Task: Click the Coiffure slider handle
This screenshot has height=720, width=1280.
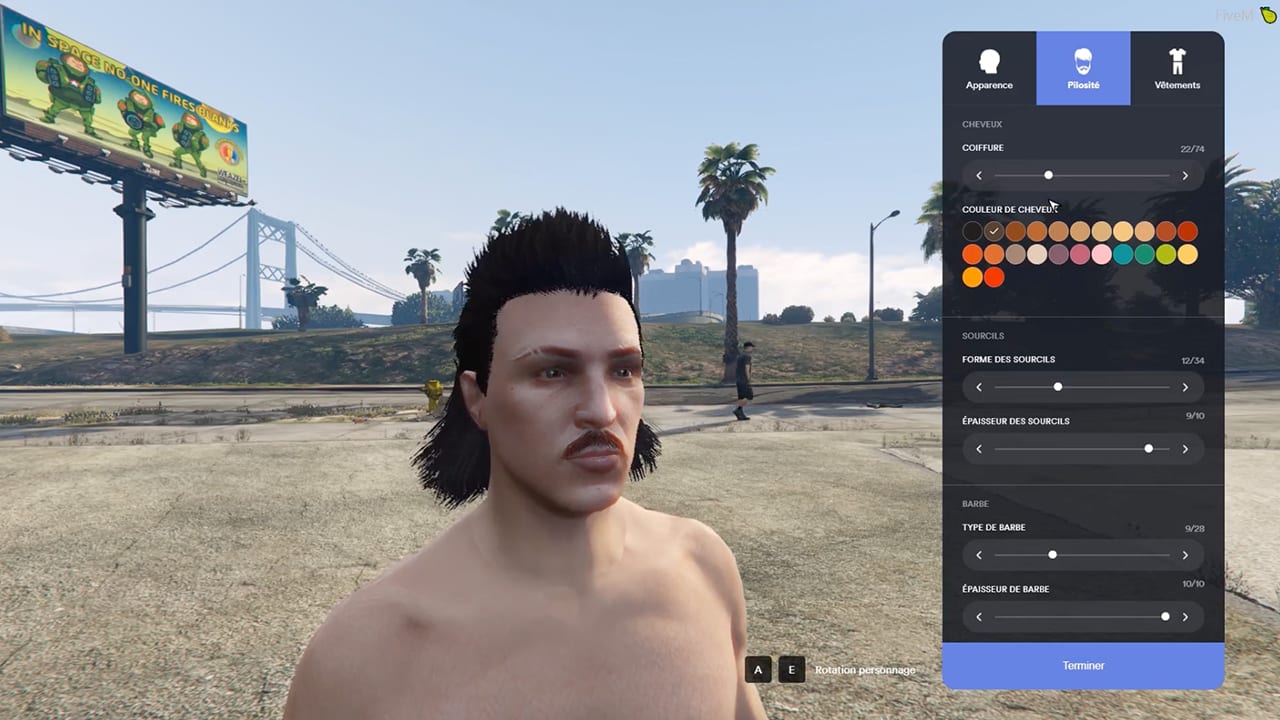Action: pos(1048,175)
